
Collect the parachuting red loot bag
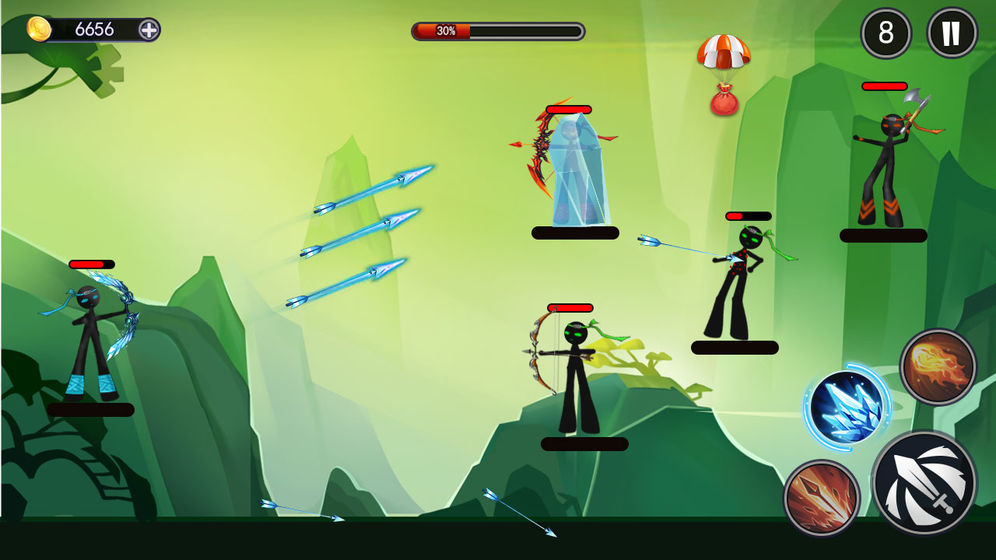point(723,98)
